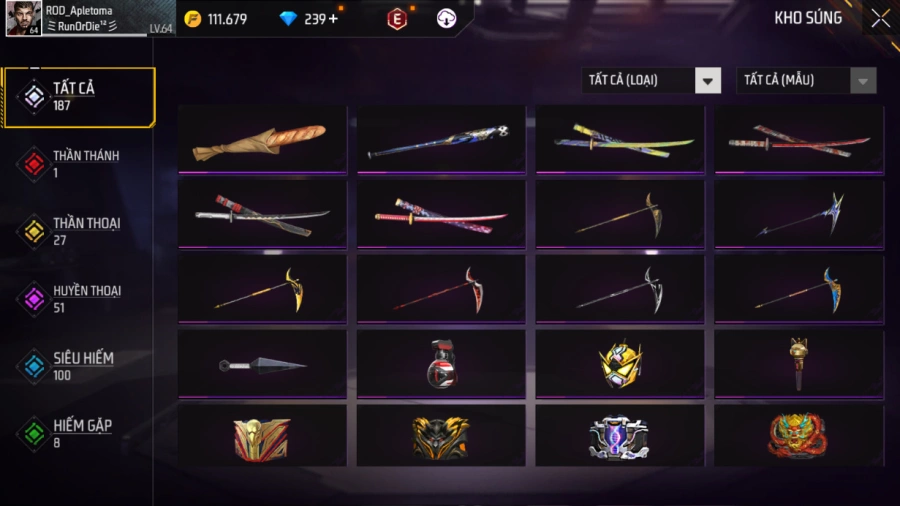Viewport: 900px width, 506px height.
Task: Open the Thần Thánh rarity tab
Action: (x=79, y=164)
